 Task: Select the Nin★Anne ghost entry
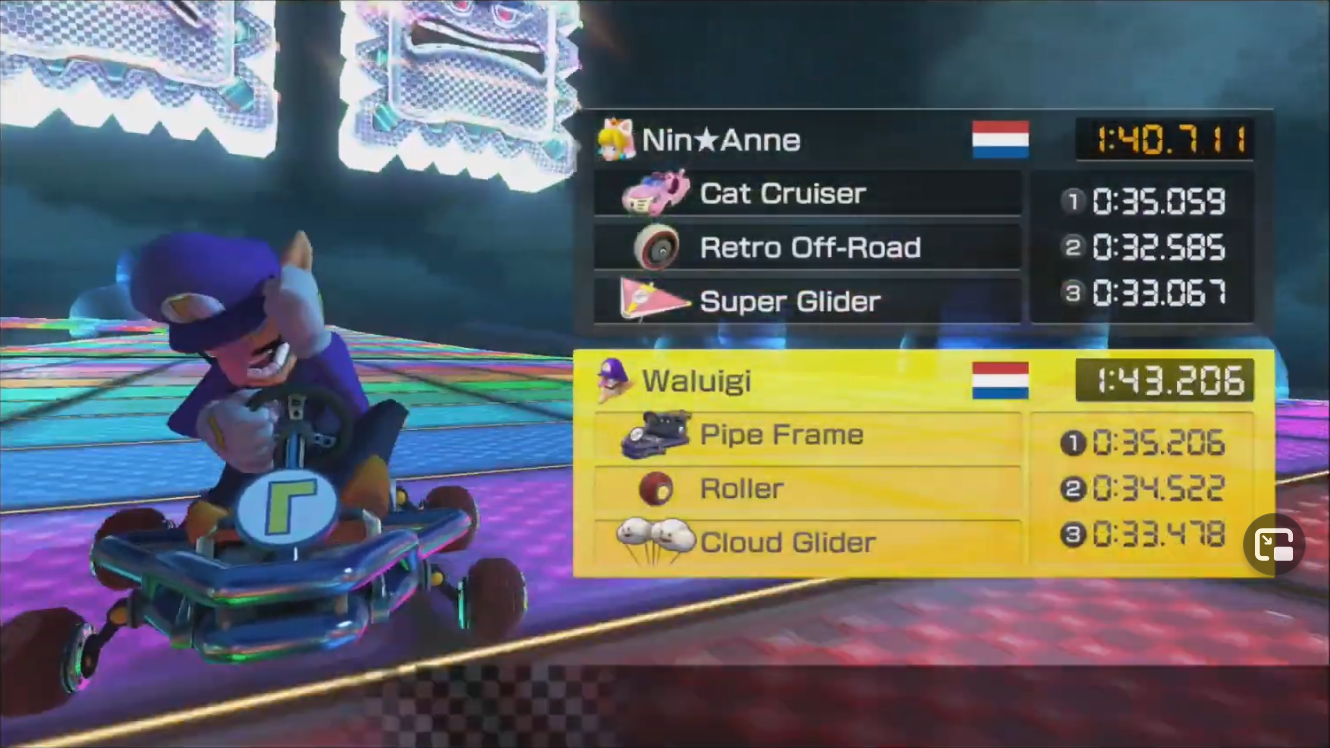720,140
